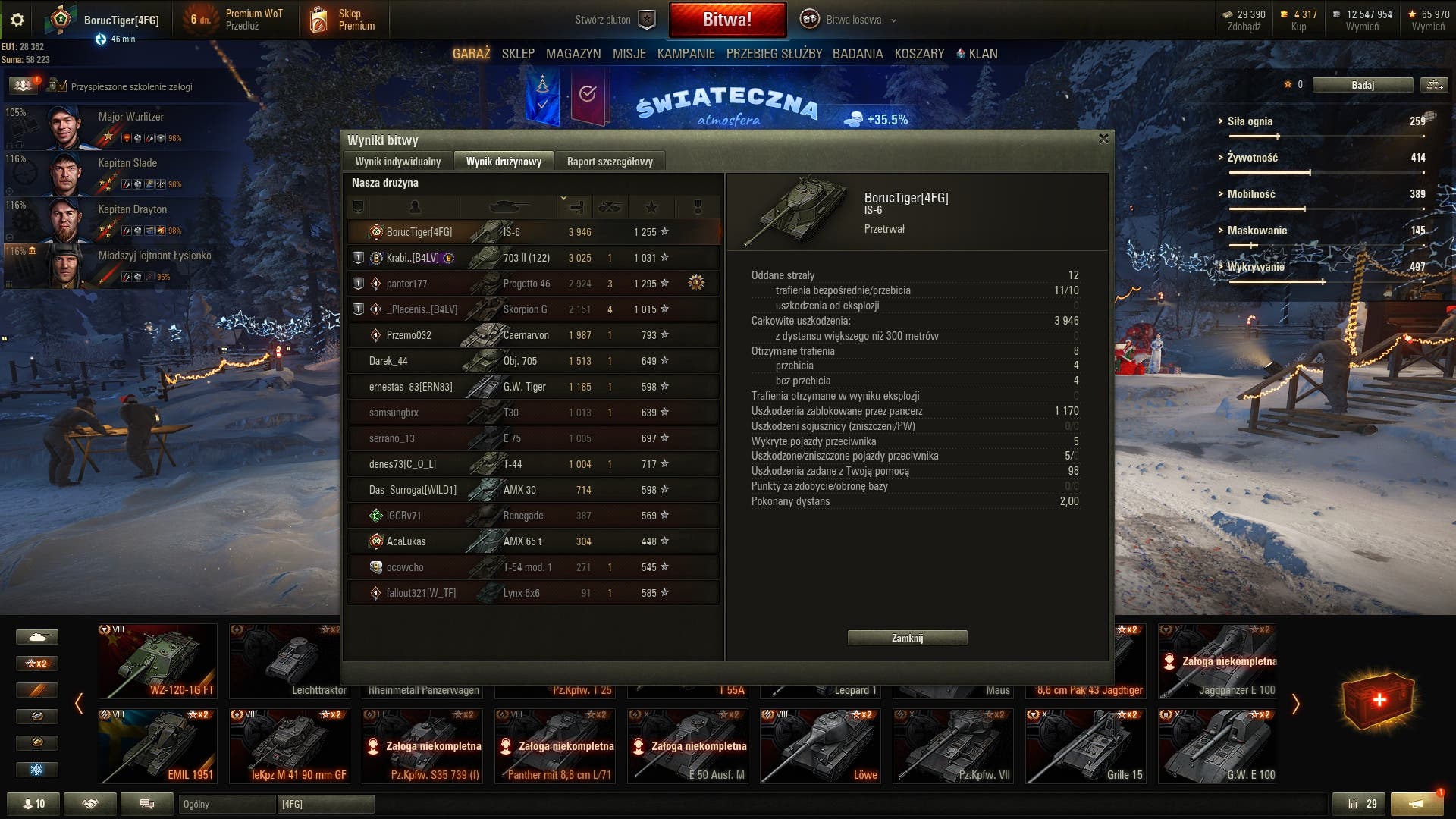Open the MISJE menu
The height and width of the screenshot is (819, 1456).
[x=629, y=54]
